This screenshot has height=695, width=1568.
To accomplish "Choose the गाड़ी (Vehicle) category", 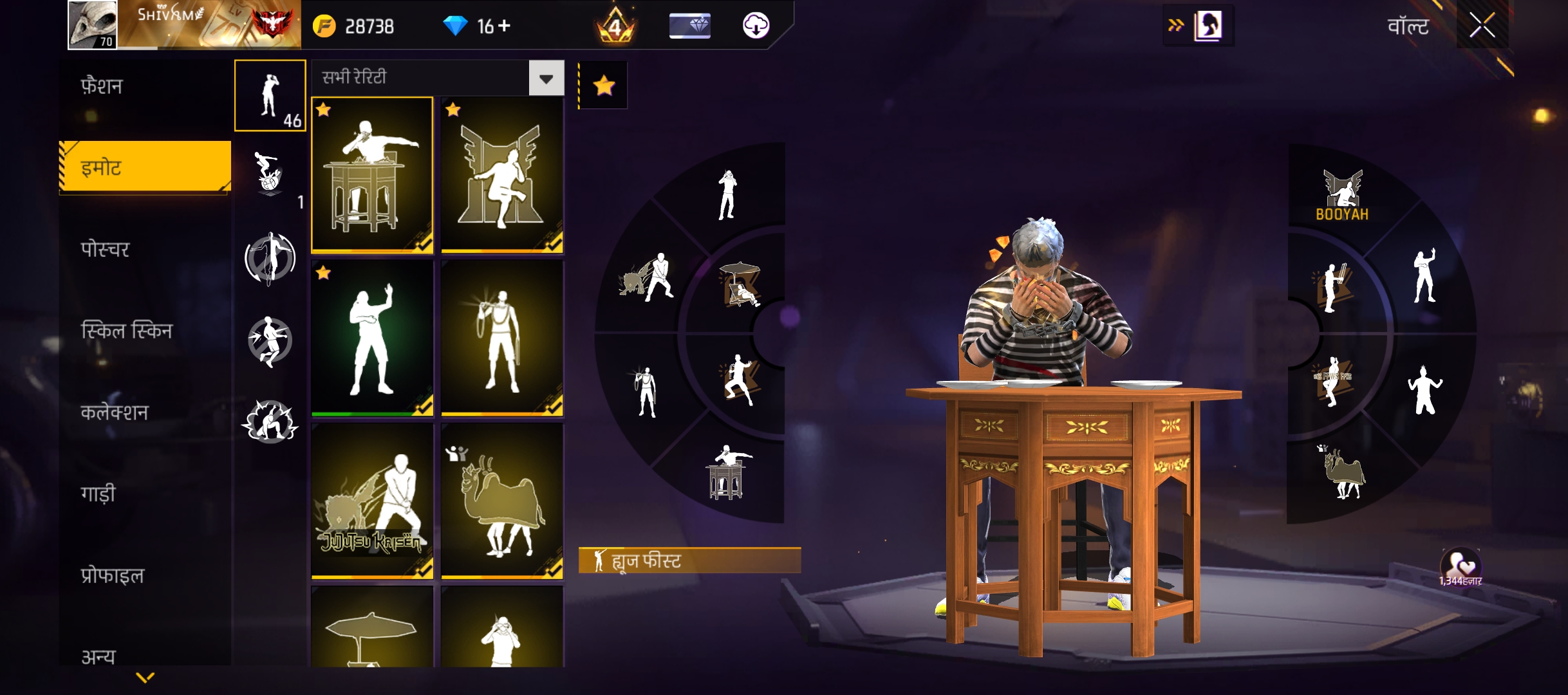I will pyautogui.click(x=98, y=494).
